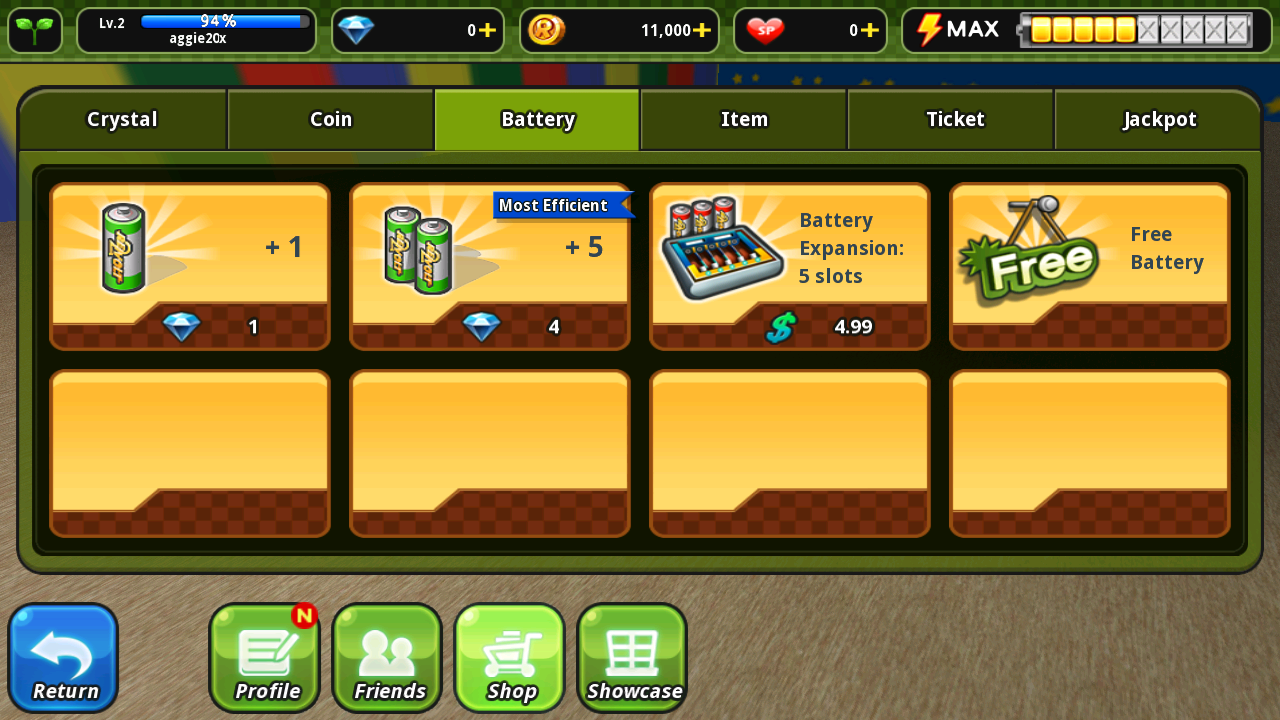Switch to the Crystal tab
Viewport: 1280px width, 720px height.
click(x=122, y=120)
